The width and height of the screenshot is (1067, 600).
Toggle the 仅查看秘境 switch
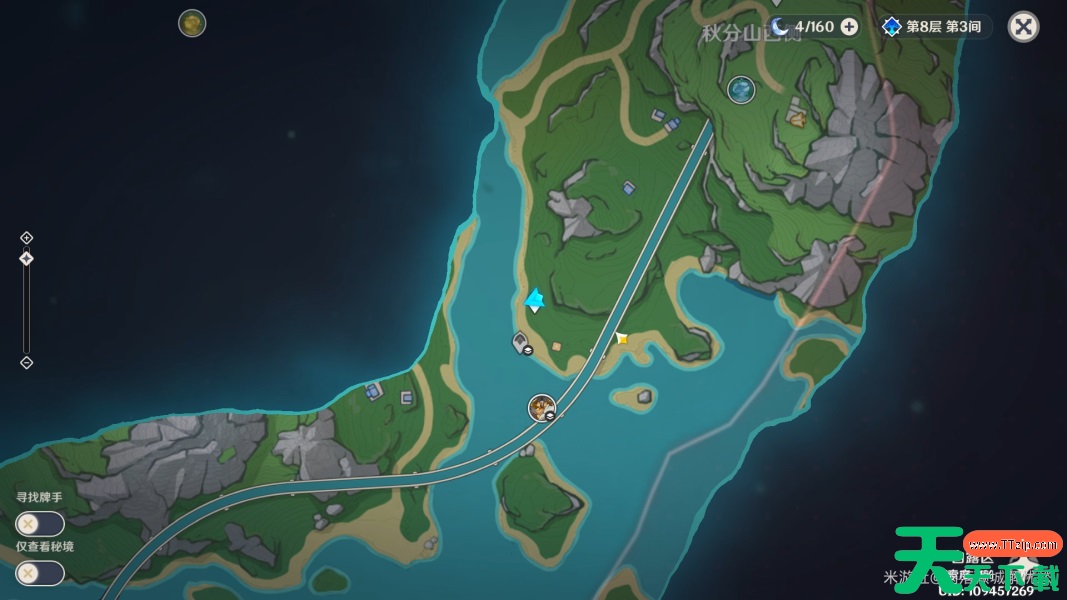tap(40, 573)
